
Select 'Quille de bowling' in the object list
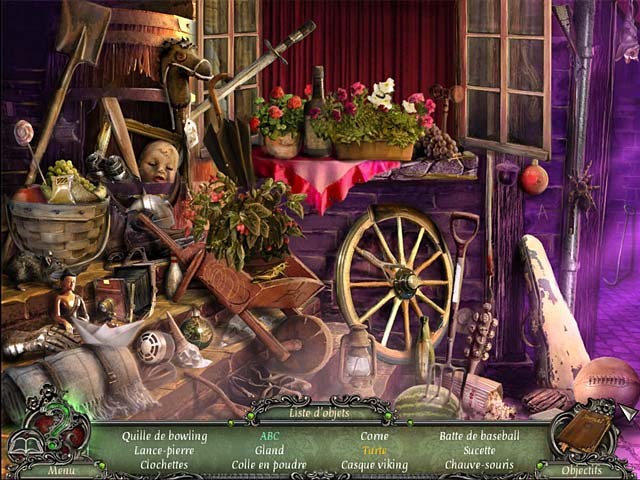tap(165, 436)
